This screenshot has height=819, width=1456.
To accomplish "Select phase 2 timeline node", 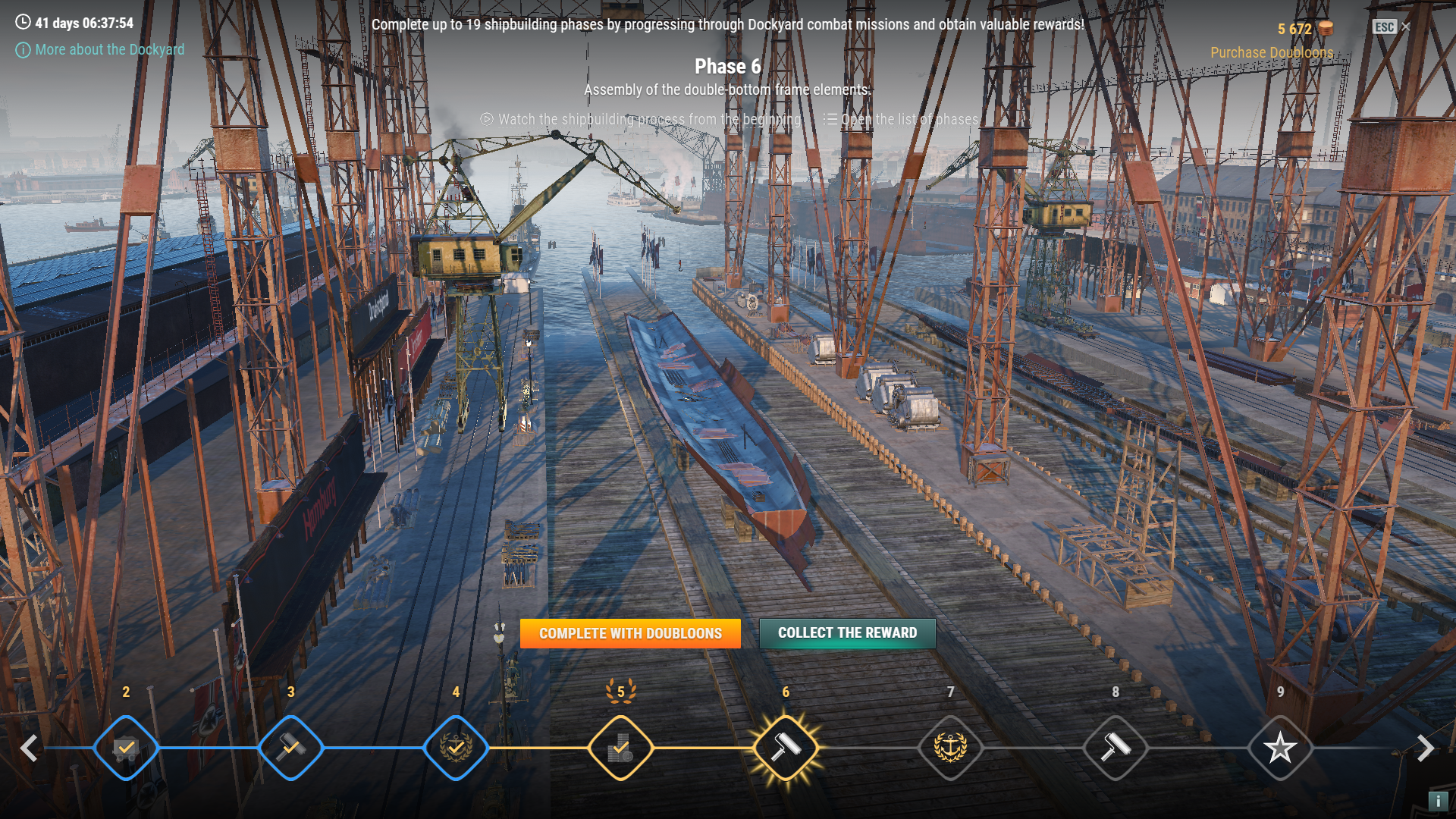I will click(x=126, y=748).
